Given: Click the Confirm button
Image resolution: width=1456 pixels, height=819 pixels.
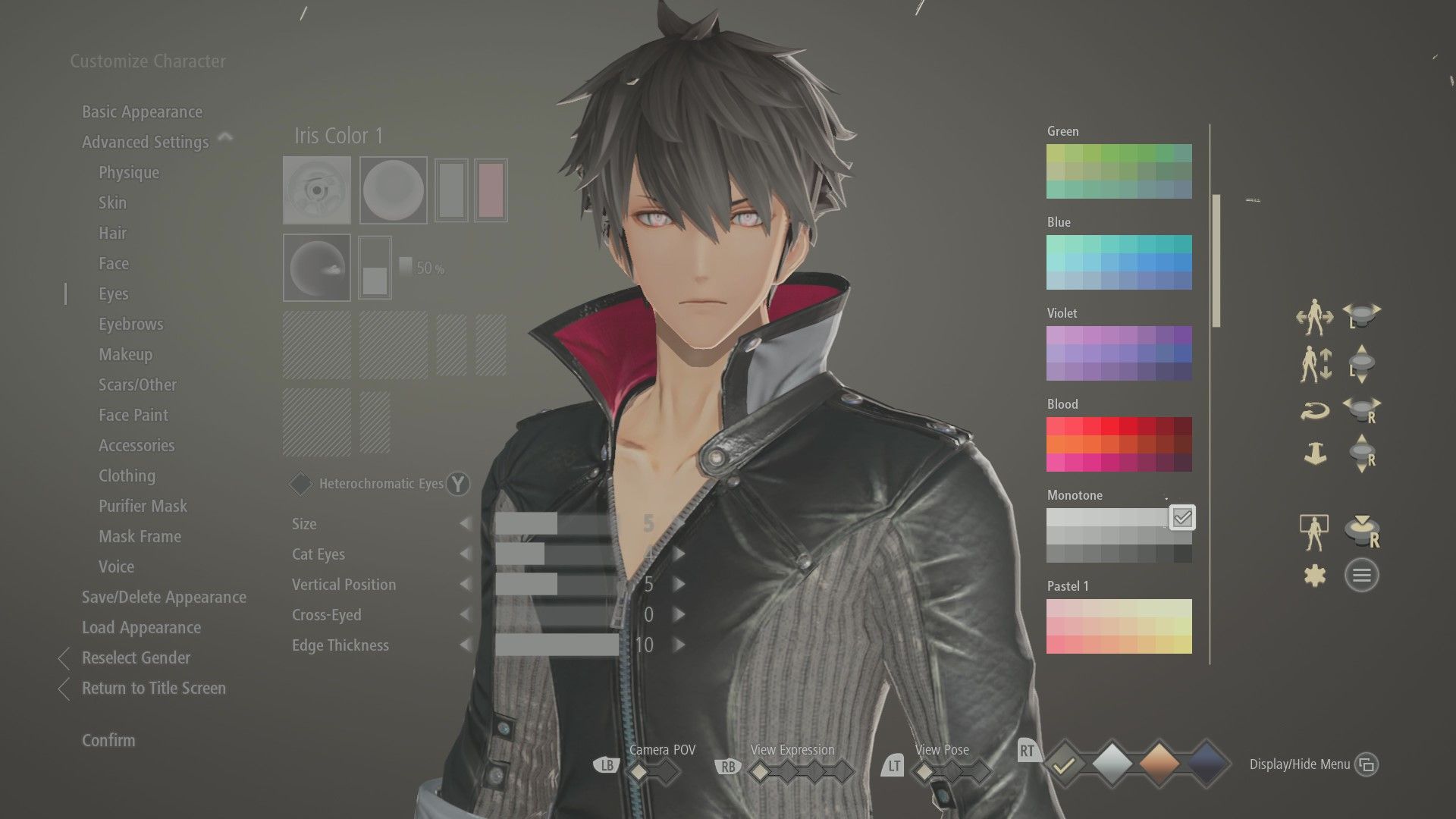Looking at the screenshot, I should (108, 740).
